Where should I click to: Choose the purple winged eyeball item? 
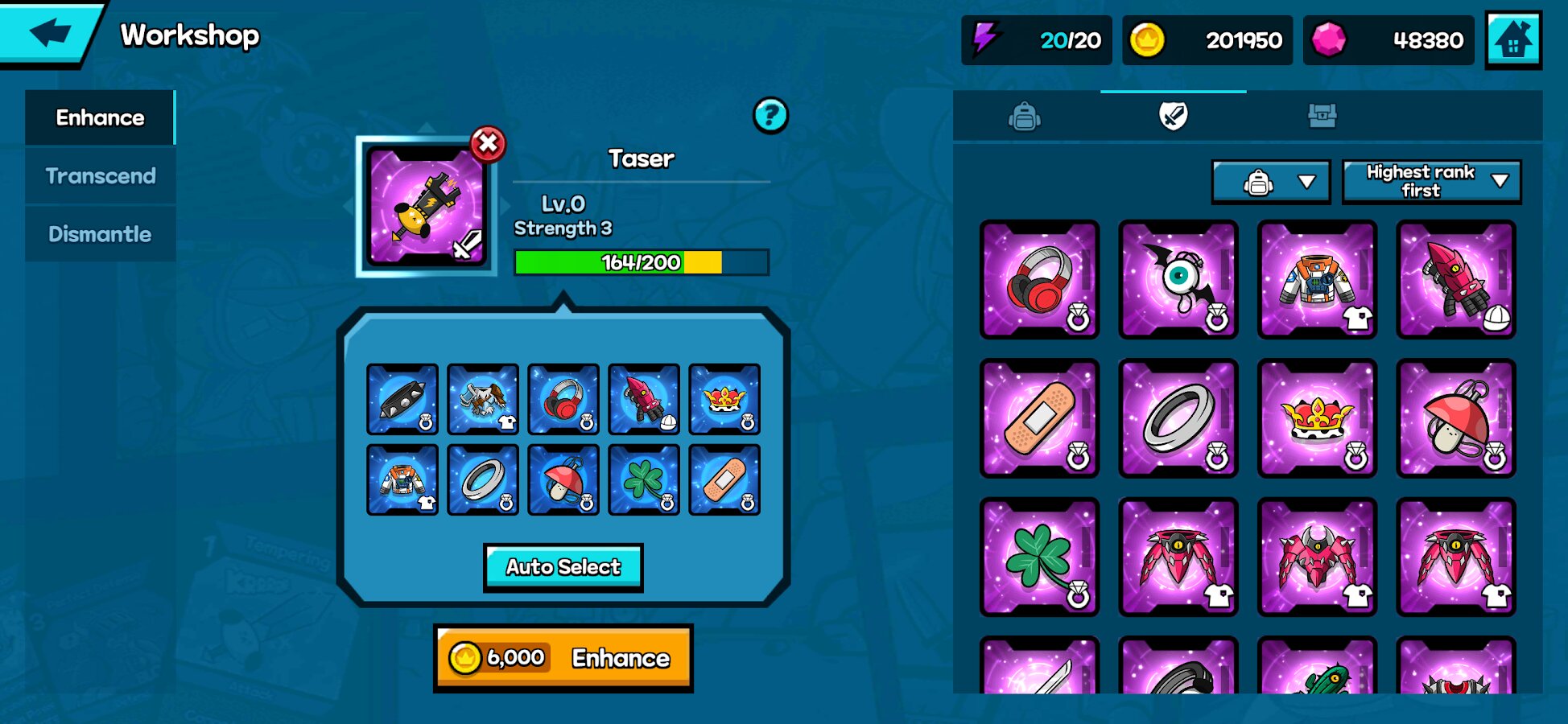(1178, 279)
